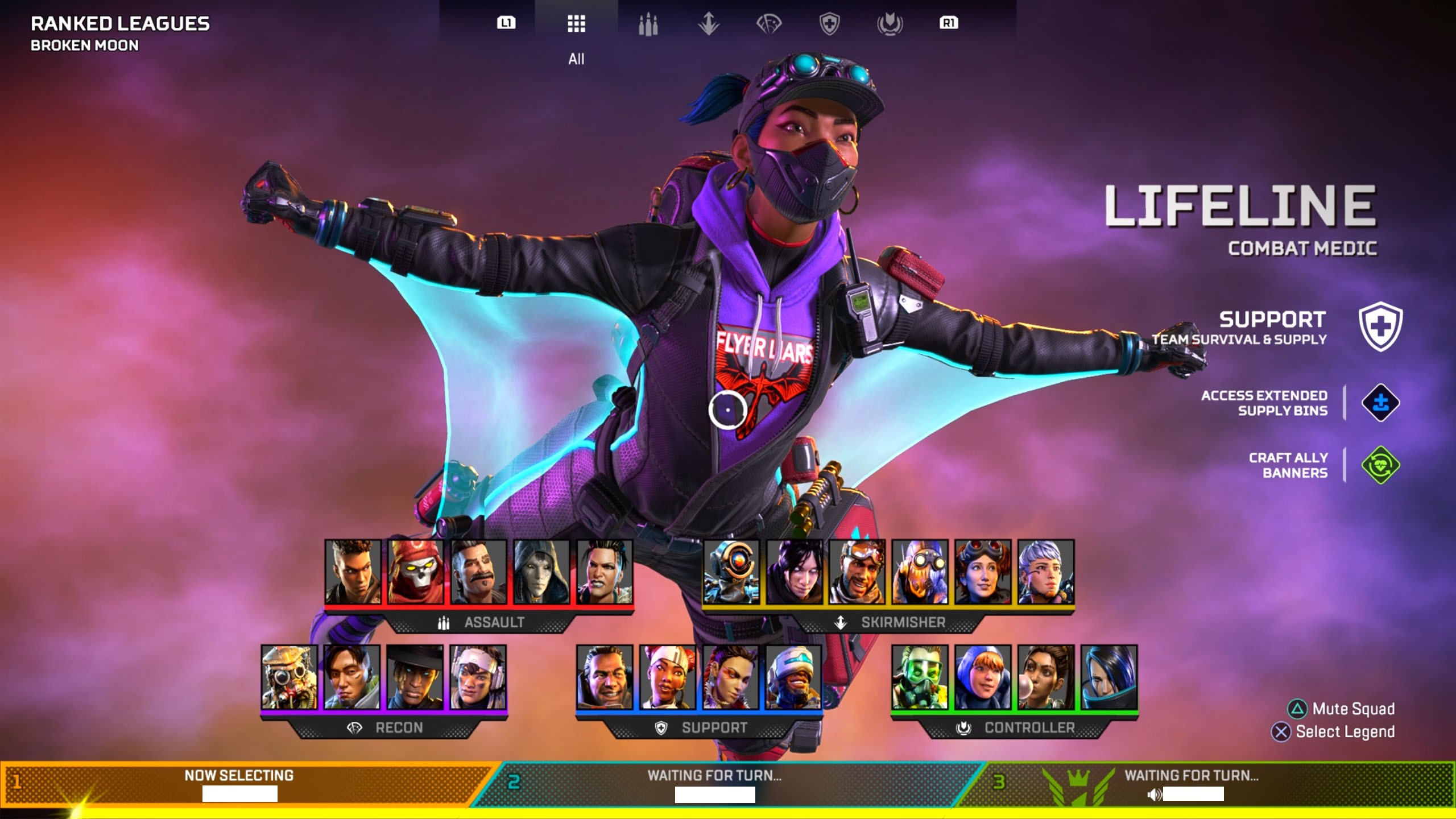This screenshot has width=1456, height=819.
Task: Choose Valkyrie's portrait in Skirmisher
Action: pyautogui.click(x=1045, y=572)
